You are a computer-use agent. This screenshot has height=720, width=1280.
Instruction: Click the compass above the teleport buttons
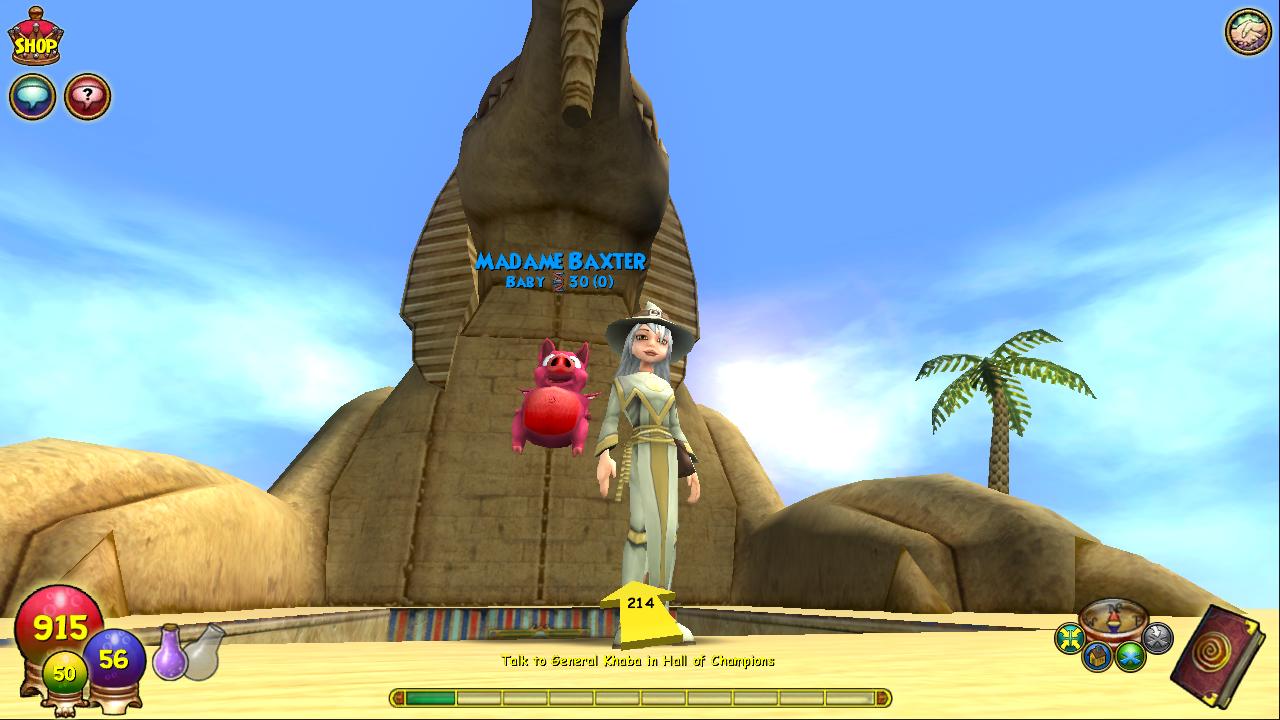[x=1113, y=620]
